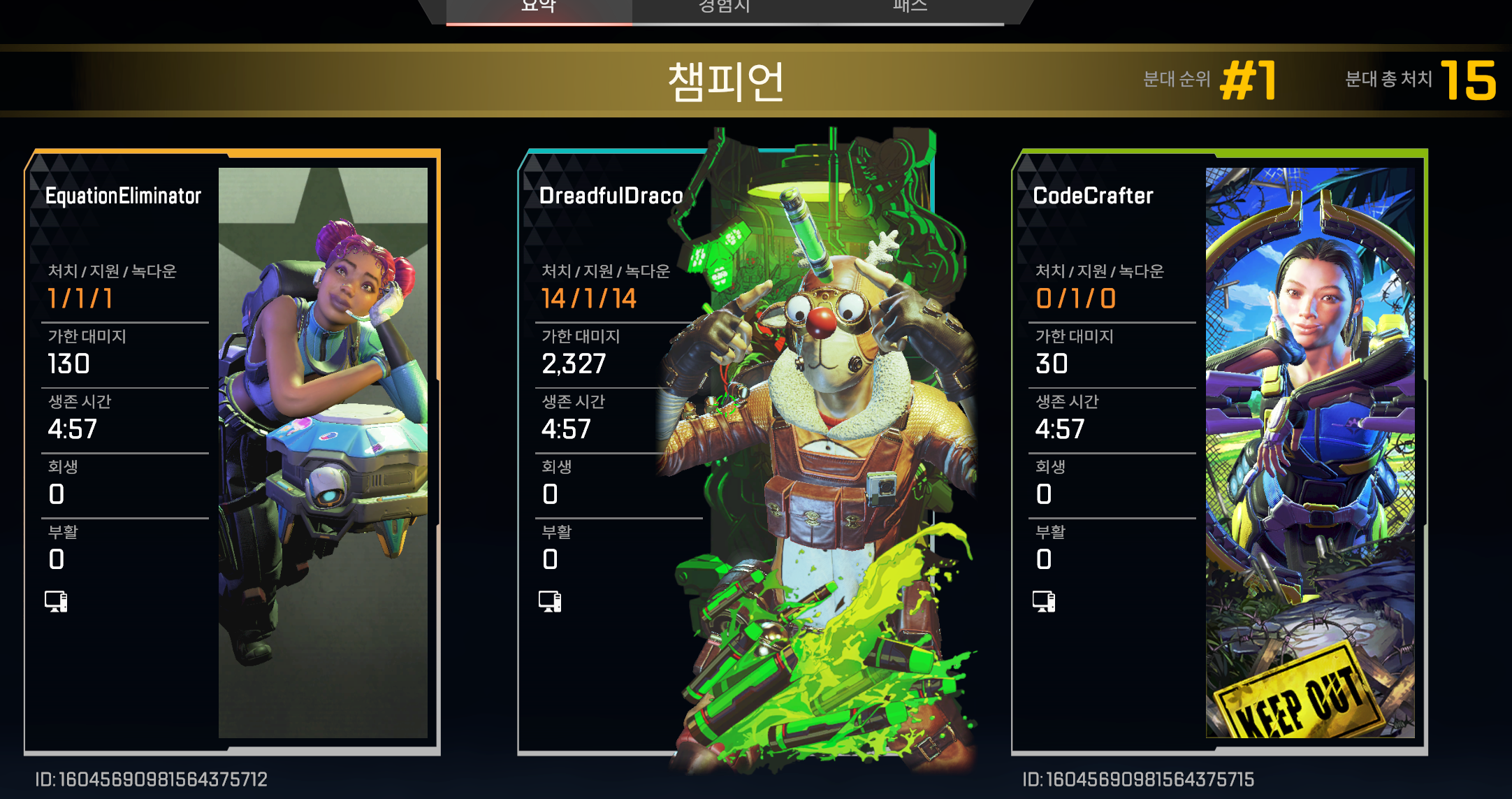Screen dimensions: 1512x799
Task: Switch to the 경험치 tab
Action: (725, 8)
